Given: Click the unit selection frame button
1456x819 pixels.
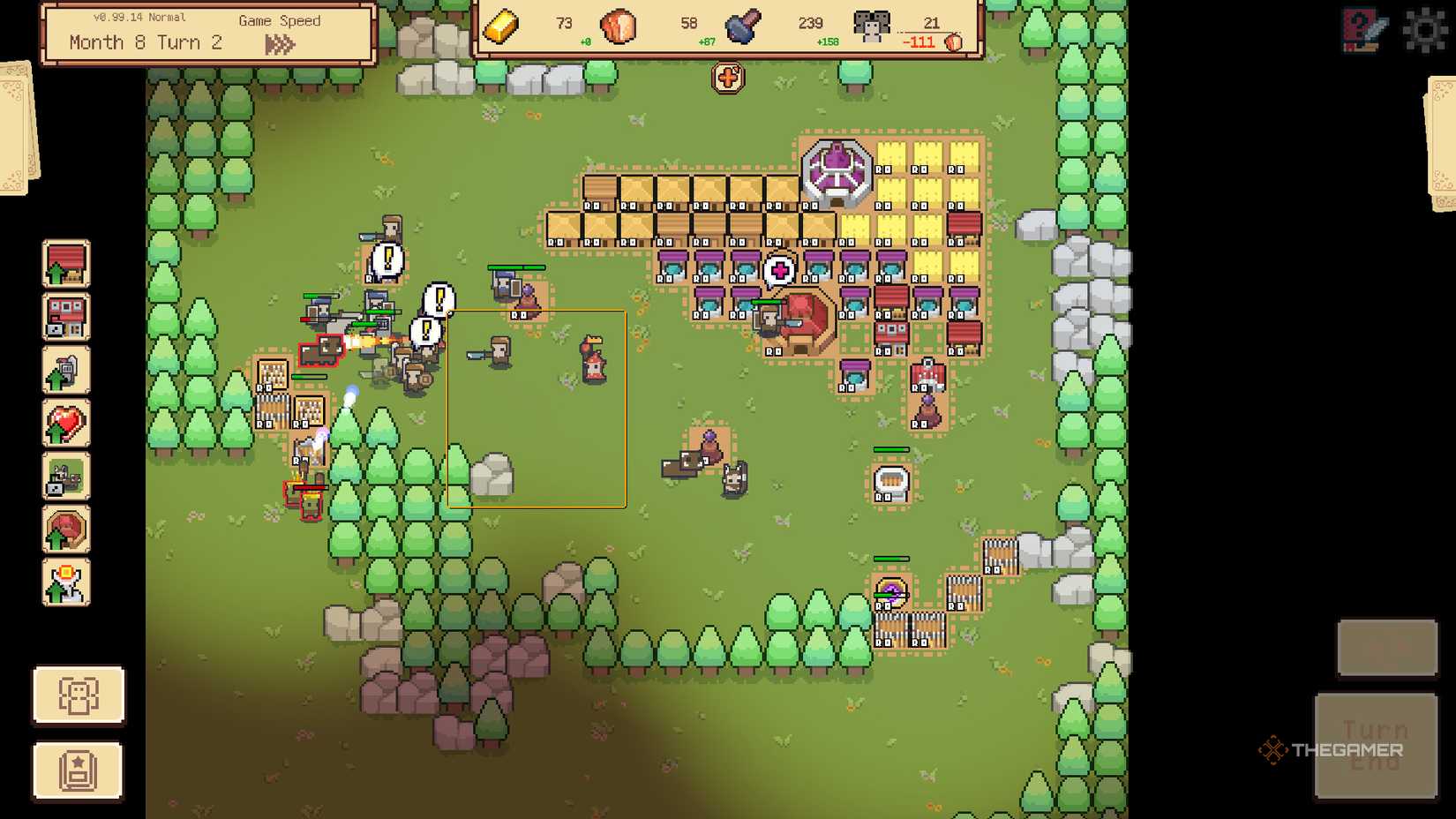Looking at the screenshot, I should tap(79, 696).
